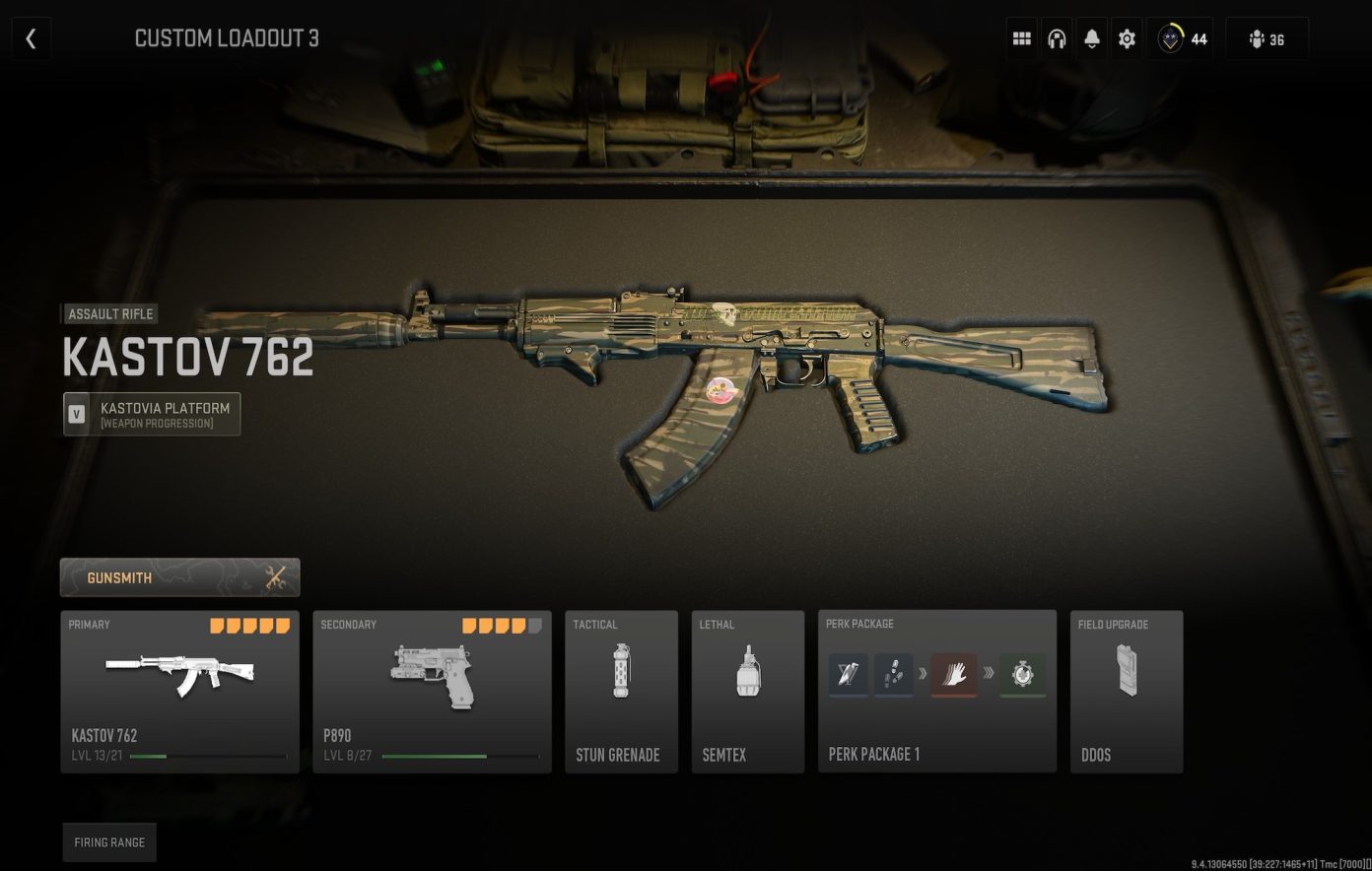This screenshot has height=871, width=1372.
Task: Change the P890 secondary weapon
Action: (431, 690)
